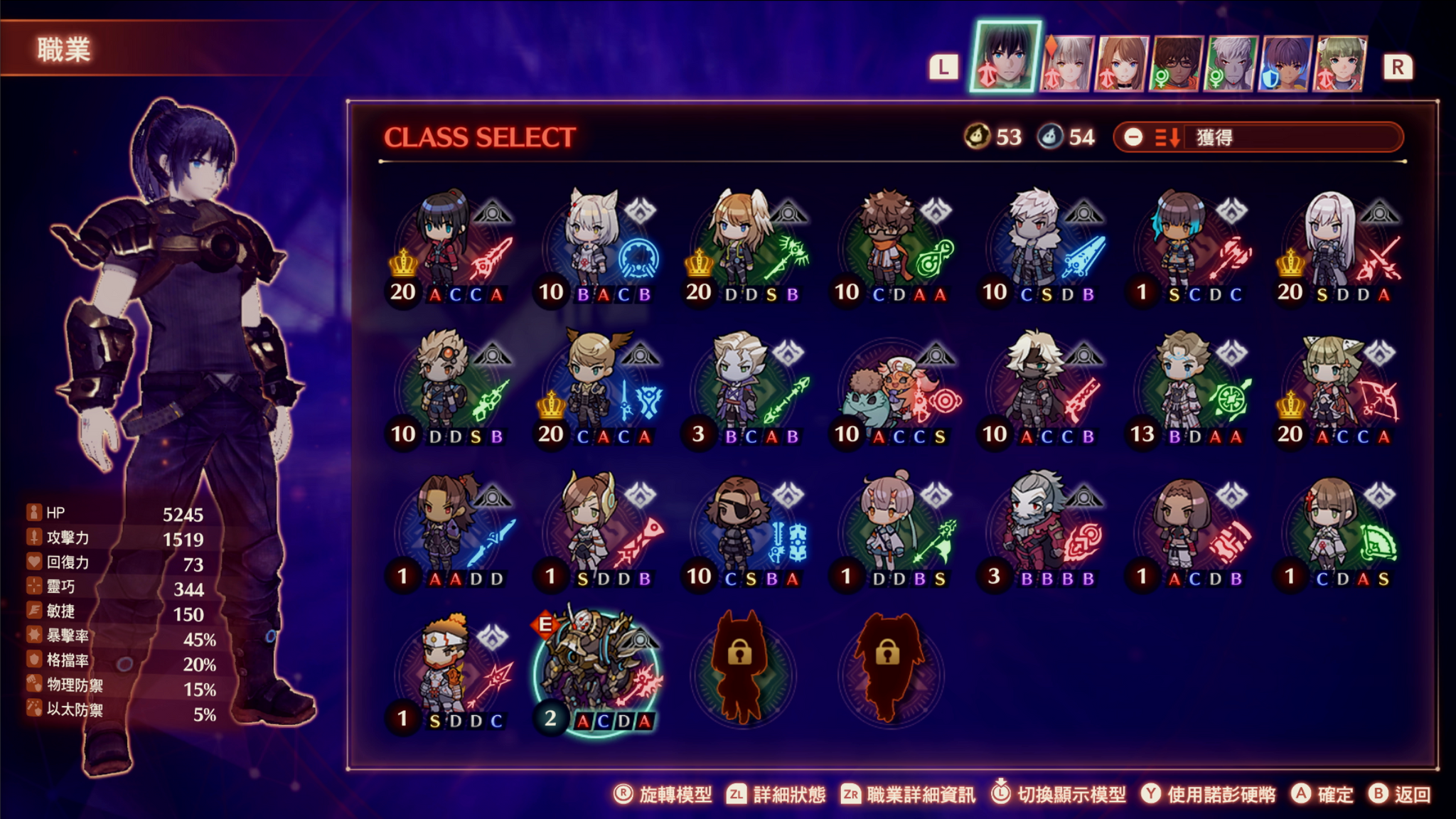The image size is (1456, 819).
Task: Select the blue-haired Sena portrait
Action: tap(1285, 64)
